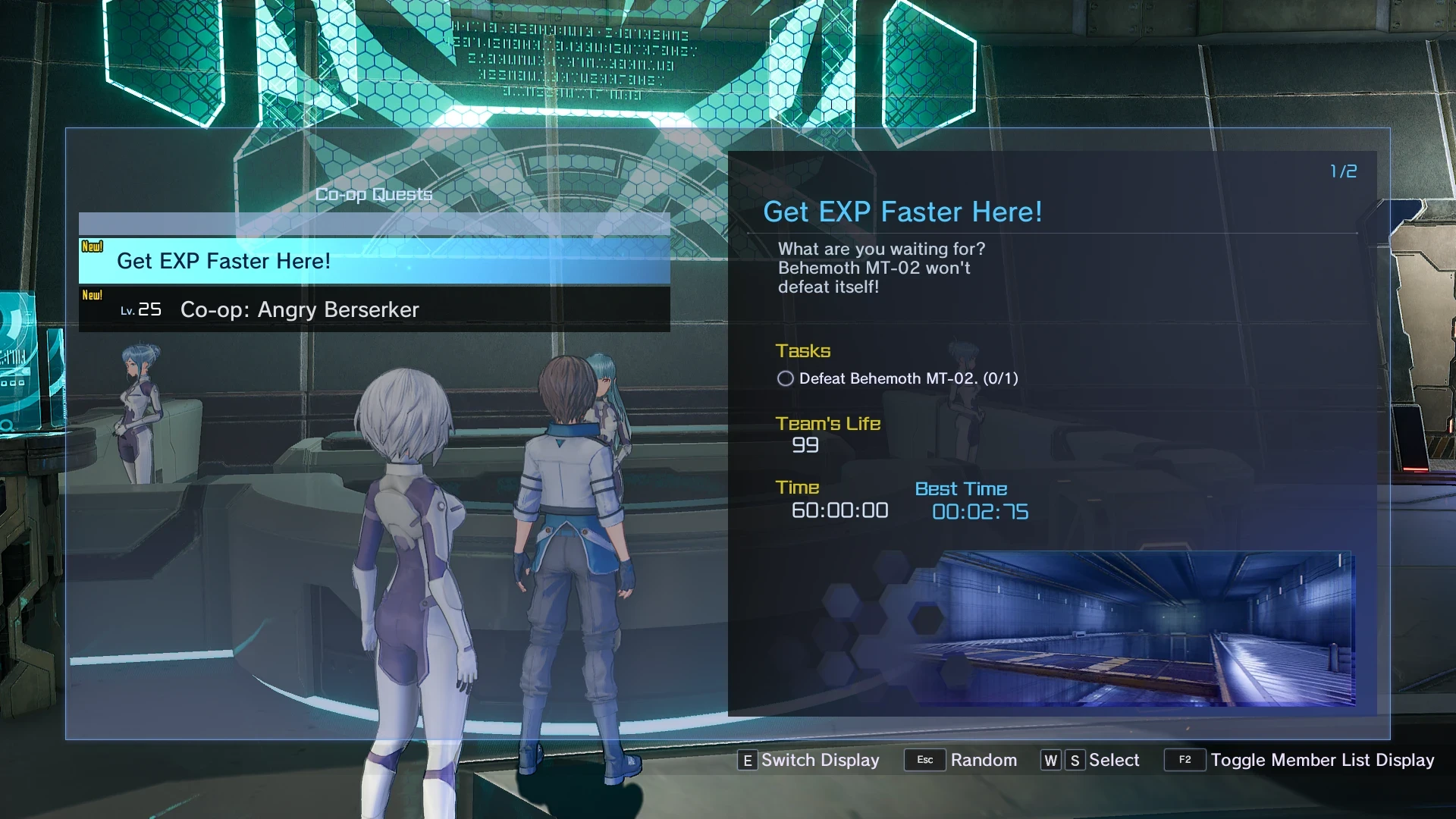The width and height of the screenshot is (1456, 819).
Task: Open the 'Get EXP Faster Here!' title
Action: tap(902, 212)
